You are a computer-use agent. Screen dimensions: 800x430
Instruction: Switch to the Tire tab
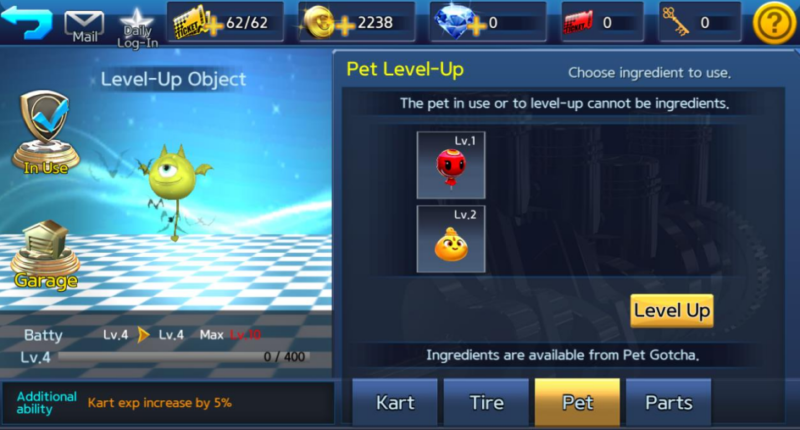(486, 403)
